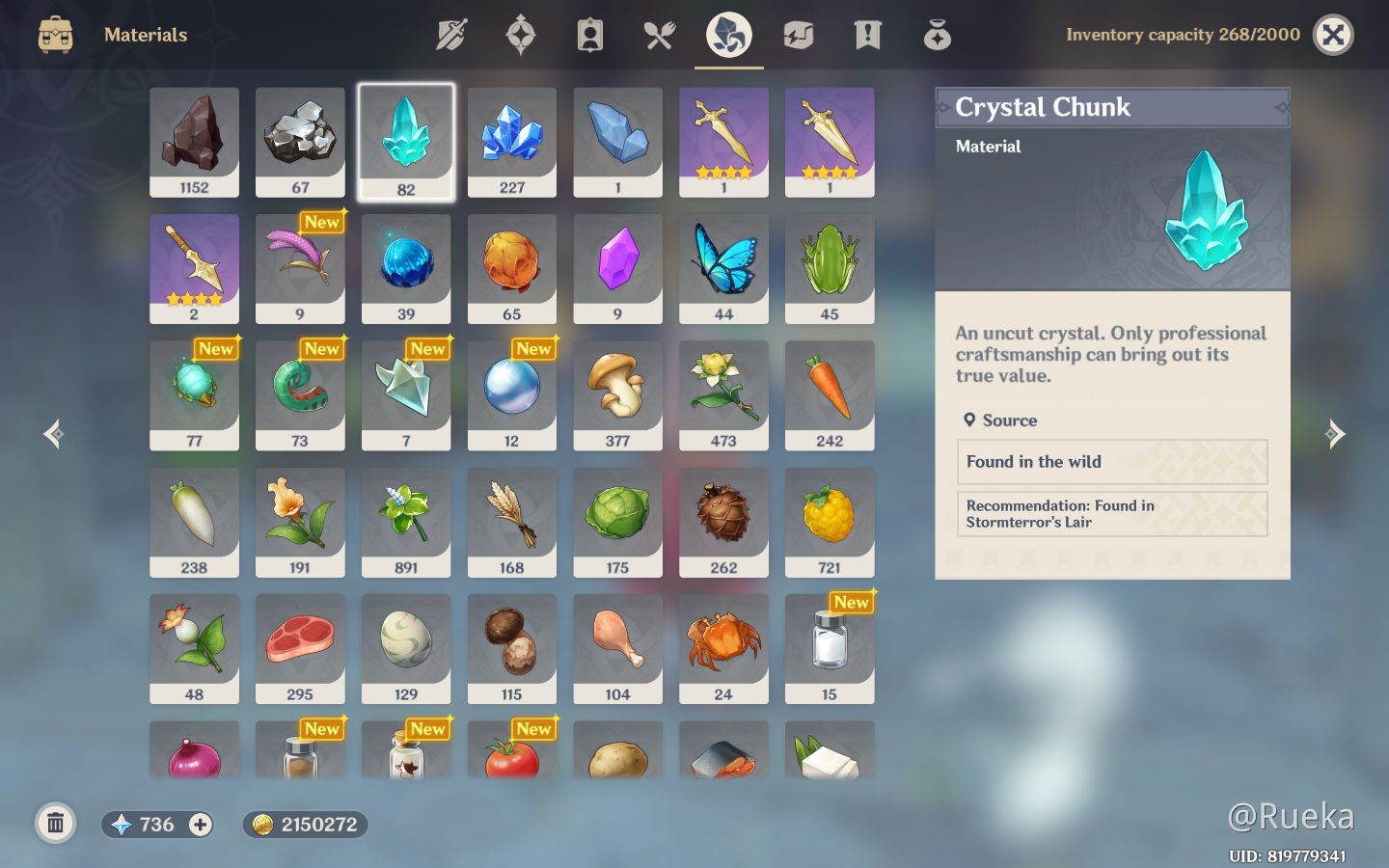Open the Stormterror's Lair recommendation
Screen dimensions: 1389x868
pos(1111,514)
